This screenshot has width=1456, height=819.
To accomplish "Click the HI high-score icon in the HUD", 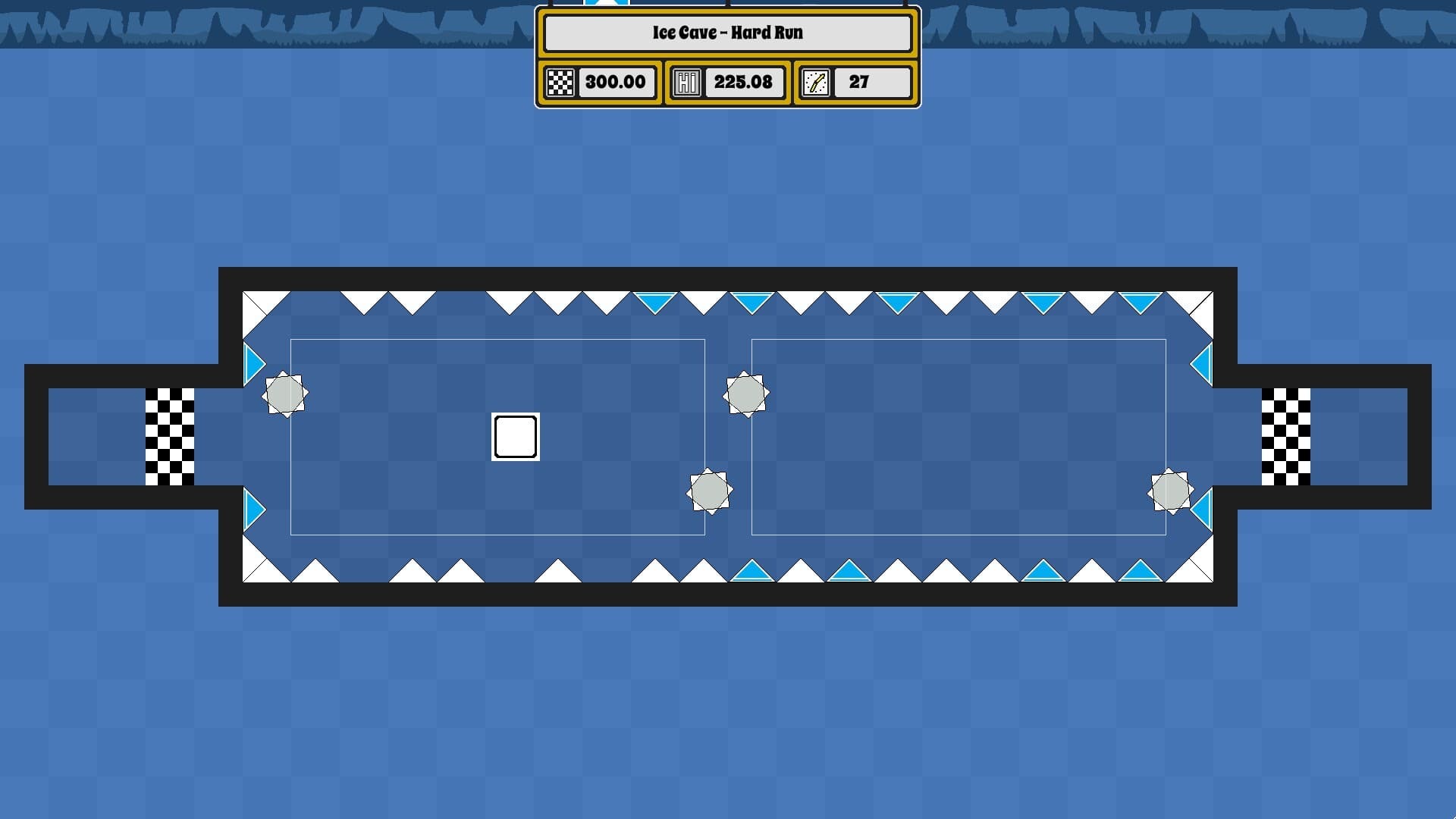I will click(686, 82).
